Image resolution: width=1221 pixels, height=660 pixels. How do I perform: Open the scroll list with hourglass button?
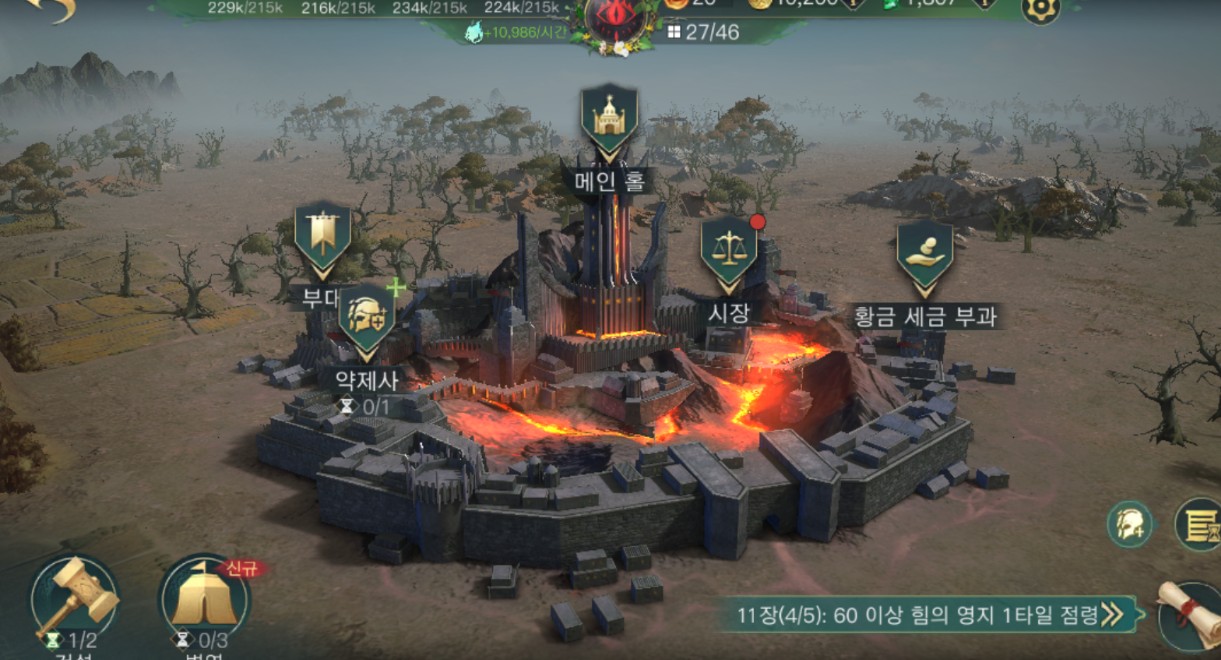pos(1198,524)
